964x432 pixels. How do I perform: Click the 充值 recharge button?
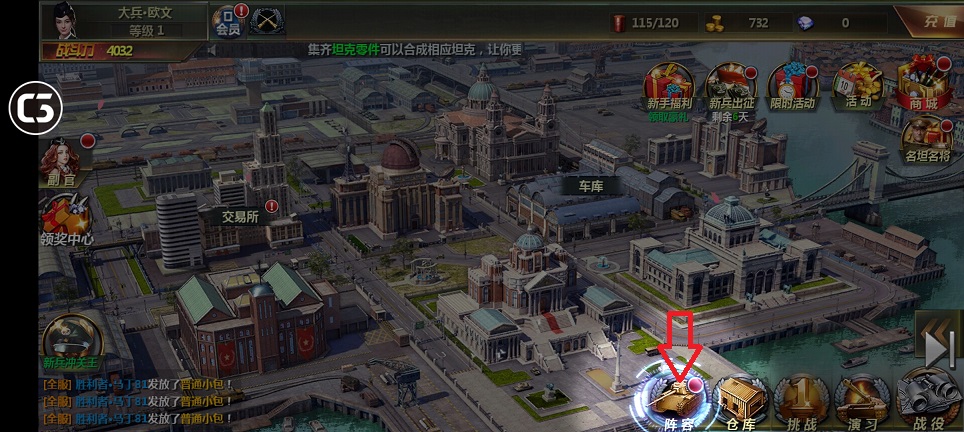tap(937, 21)
